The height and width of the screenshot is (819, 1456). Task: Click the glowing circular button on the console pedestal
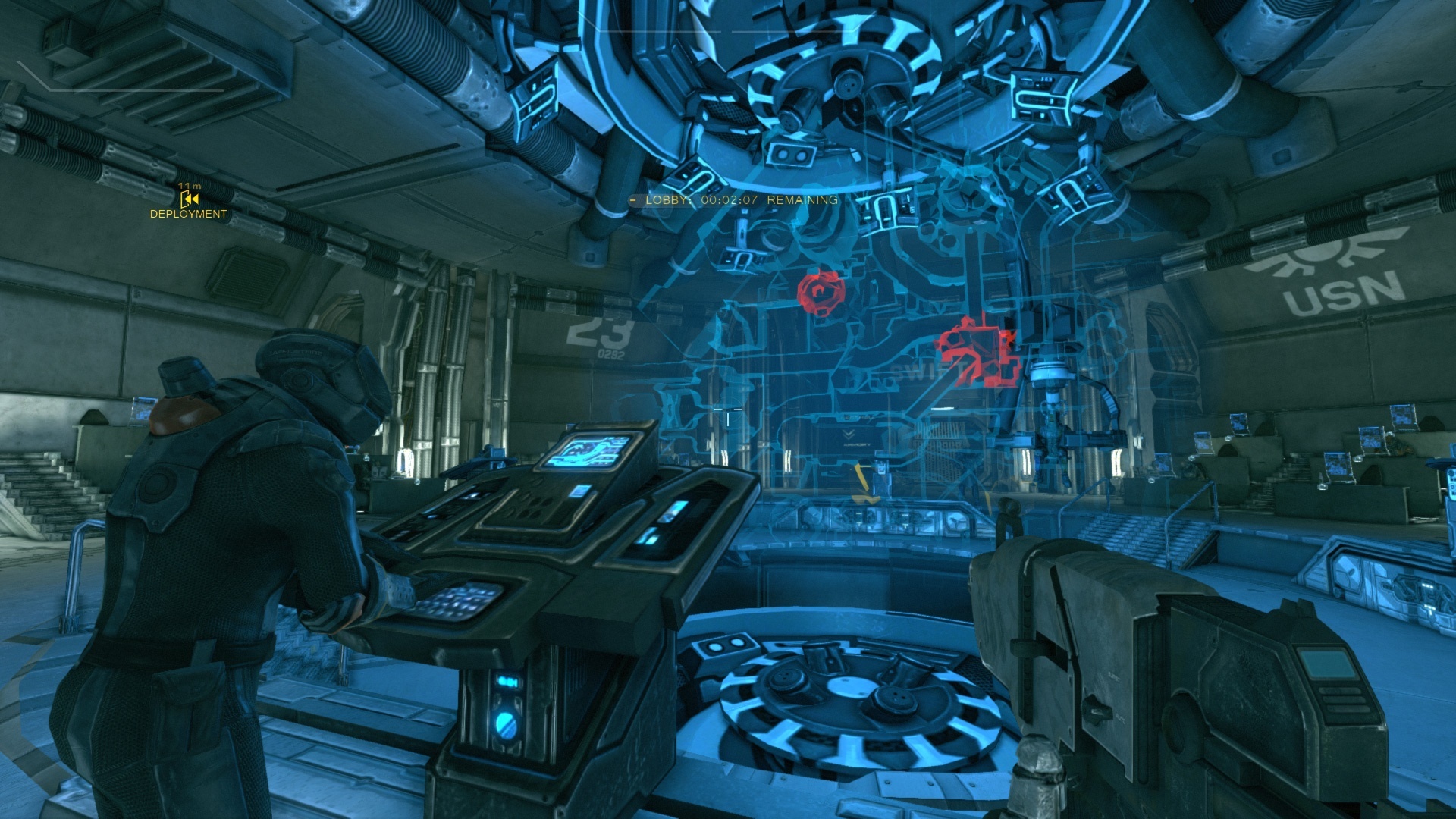pos(507,725)
